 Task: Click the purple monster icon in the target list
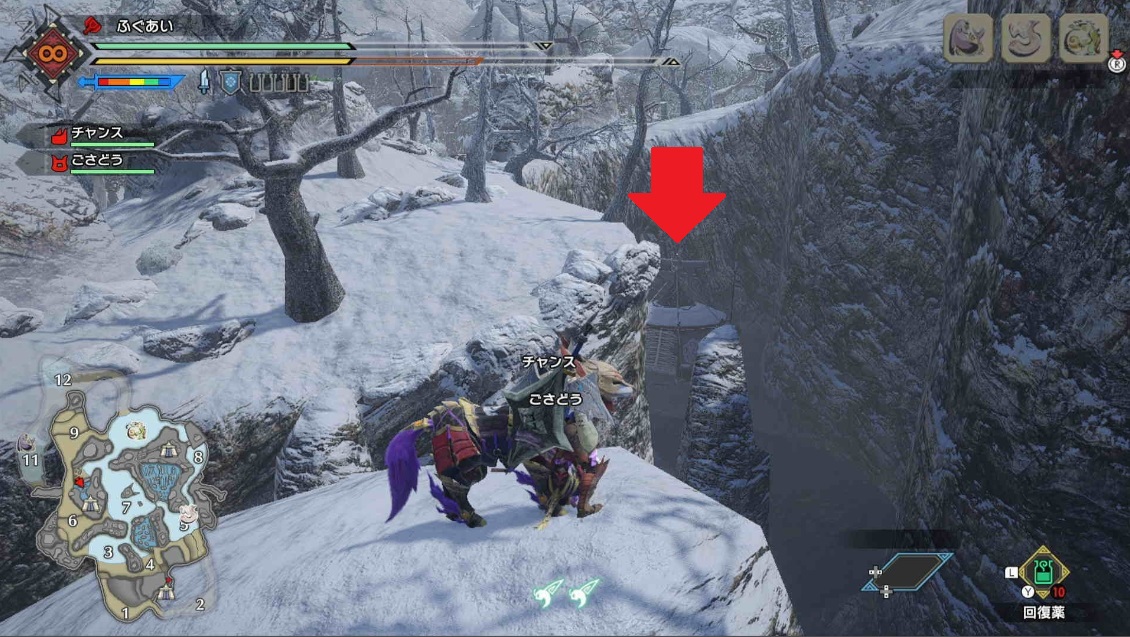pyautogui.click(x=968, y=40)
